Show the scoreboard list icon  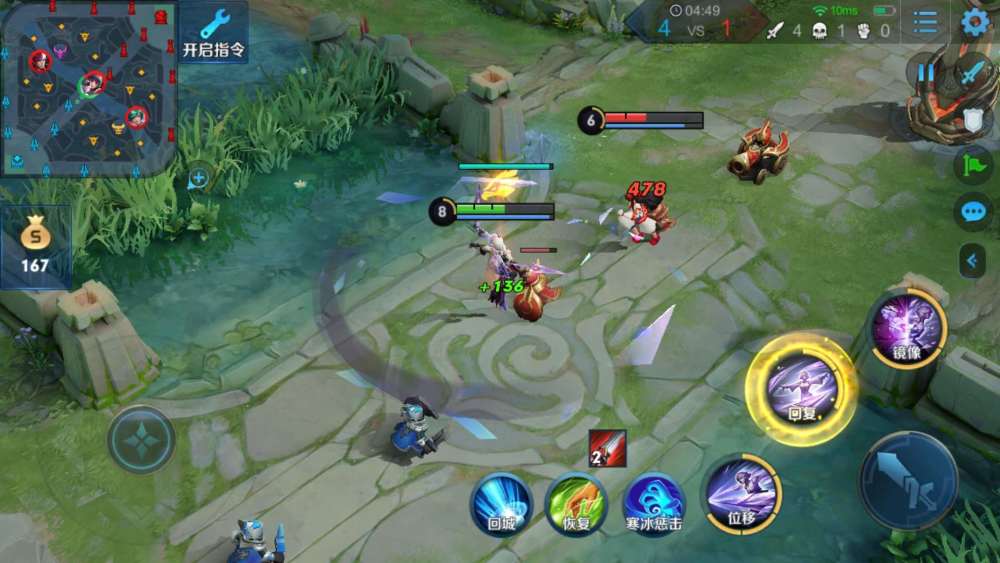point(926,22)
